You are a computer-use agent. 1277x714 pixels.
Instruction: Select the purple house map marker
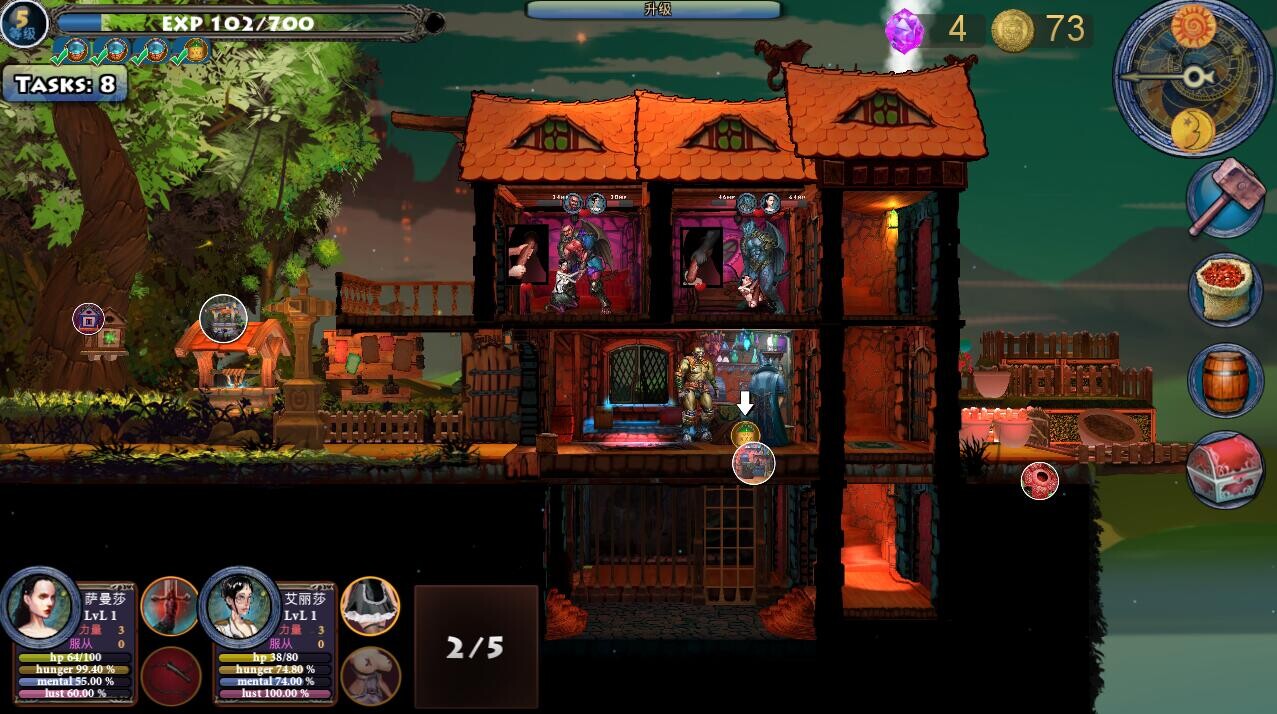pos(89,319)
